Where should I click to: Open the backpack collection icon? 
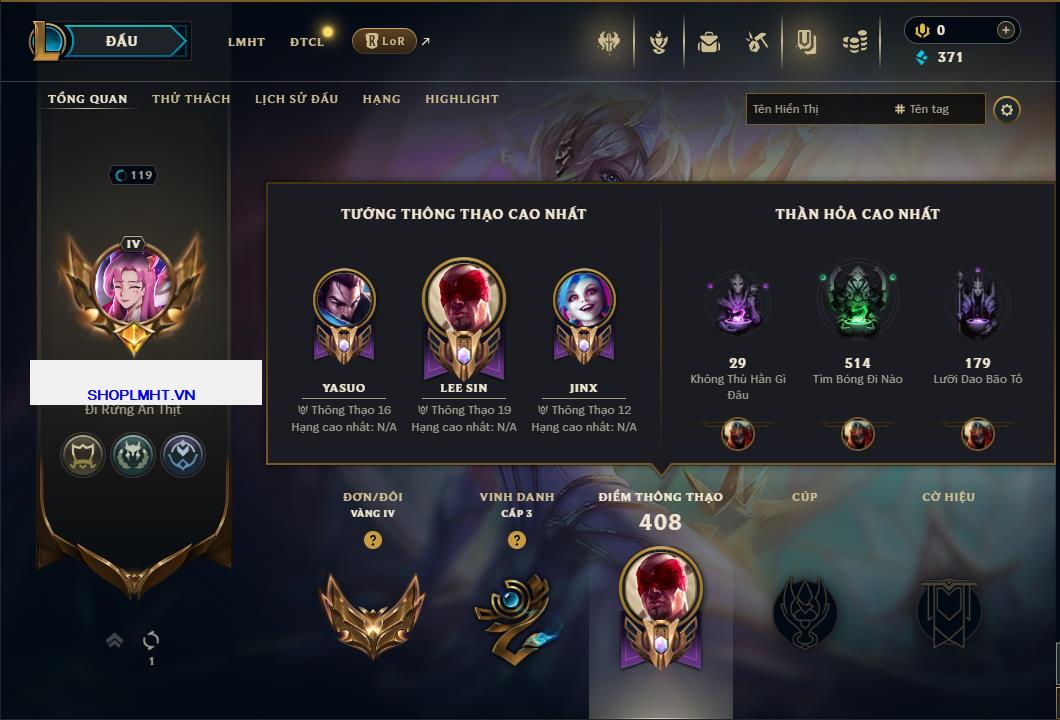[x=709, y=42]
